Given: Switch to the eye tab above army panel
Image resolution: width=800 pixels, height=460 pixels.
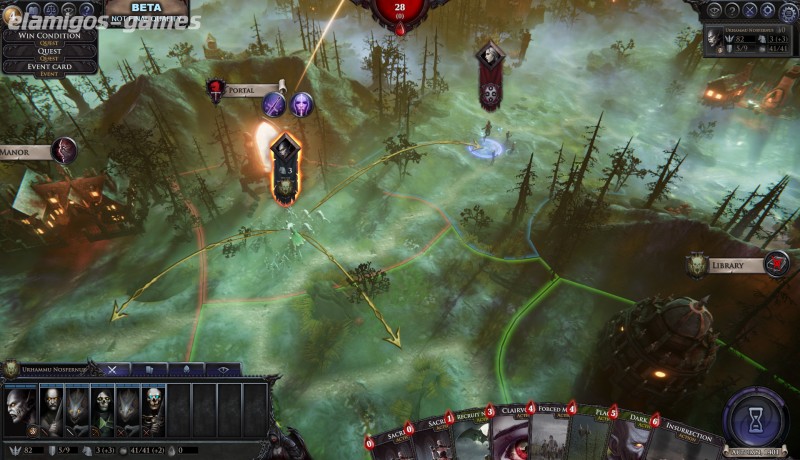Looking at the screenshot, I should (223, 369).
